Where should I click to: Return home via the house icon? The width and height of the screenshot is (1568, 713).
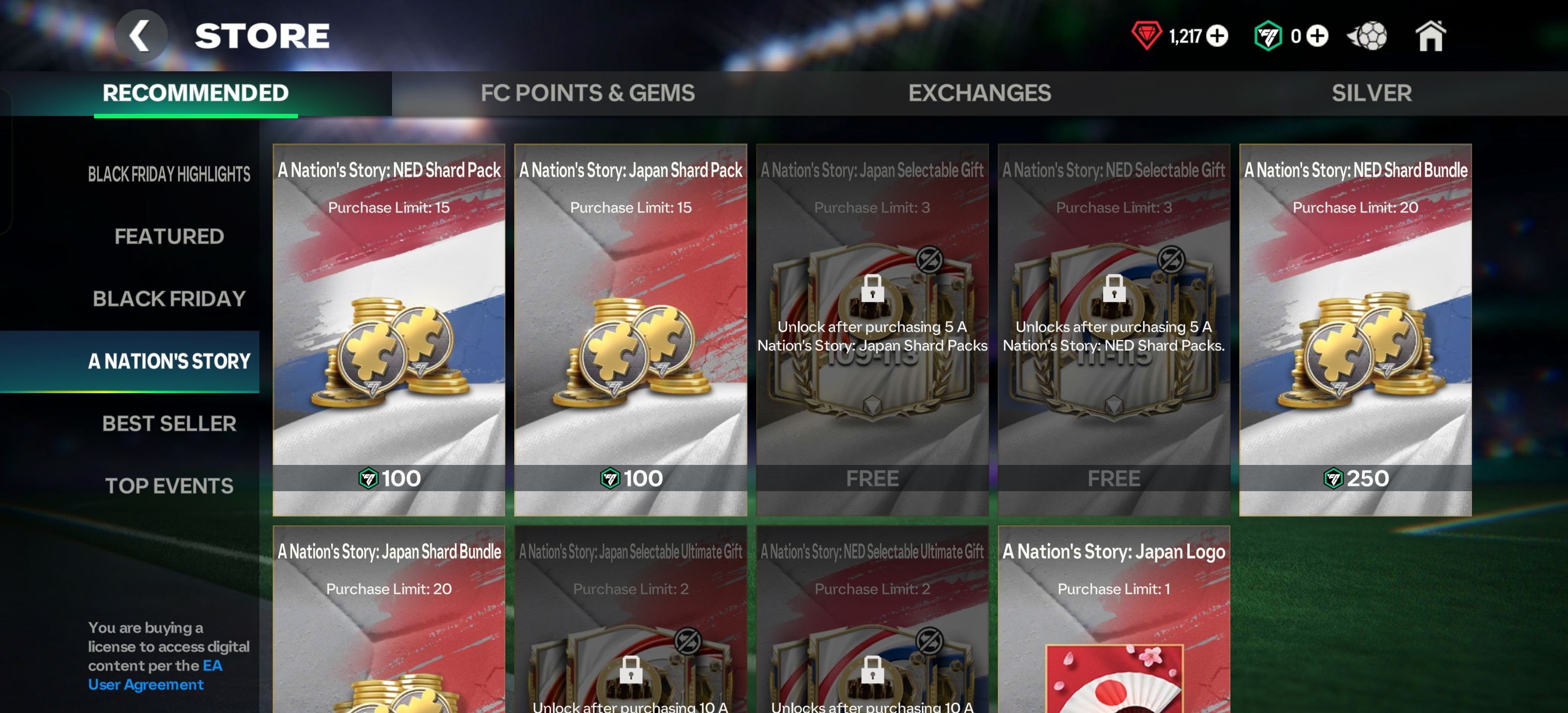1430,36
